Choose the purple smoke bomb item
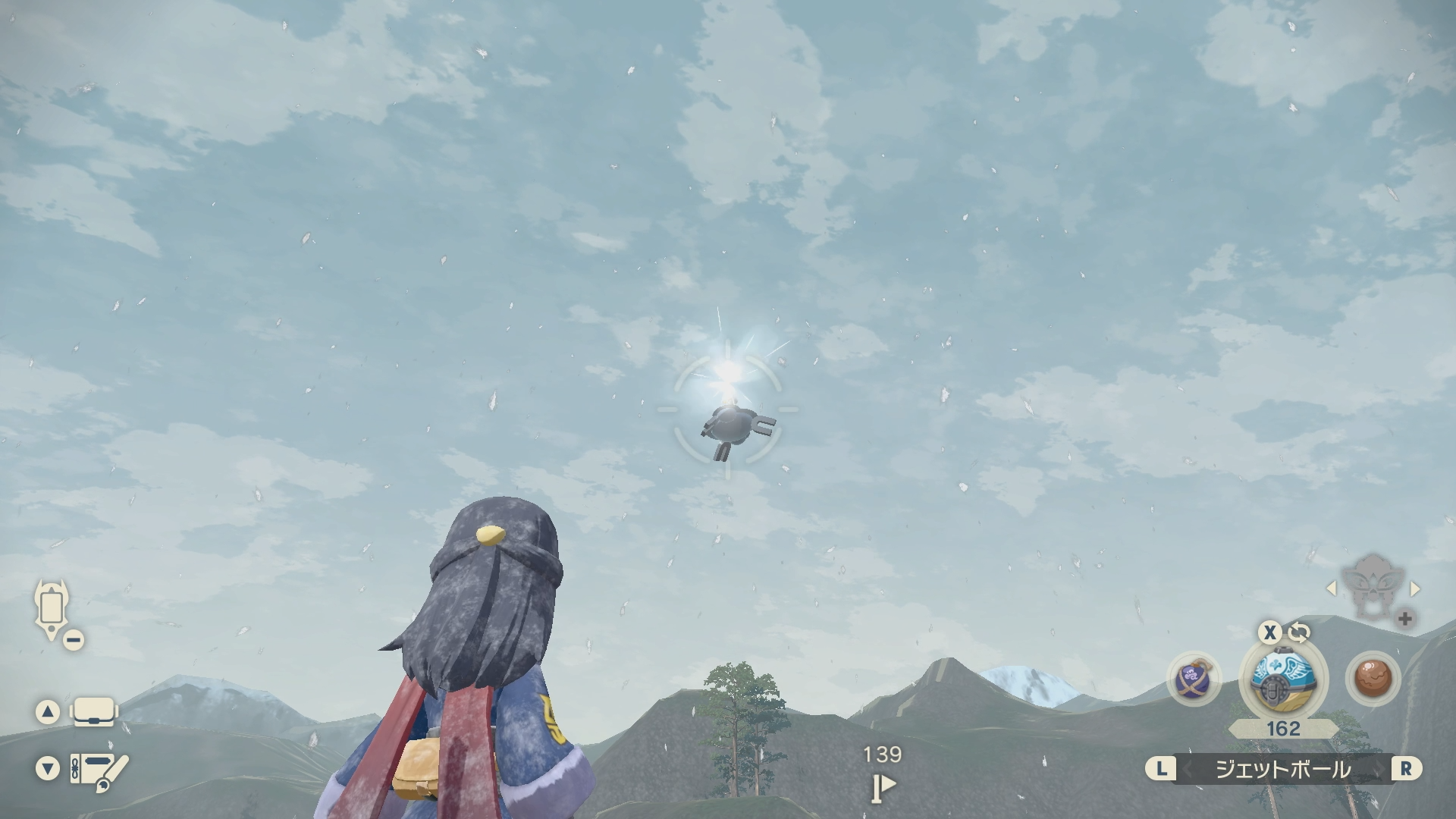This screenshot has width=1456, height=819. (1194, 678)
